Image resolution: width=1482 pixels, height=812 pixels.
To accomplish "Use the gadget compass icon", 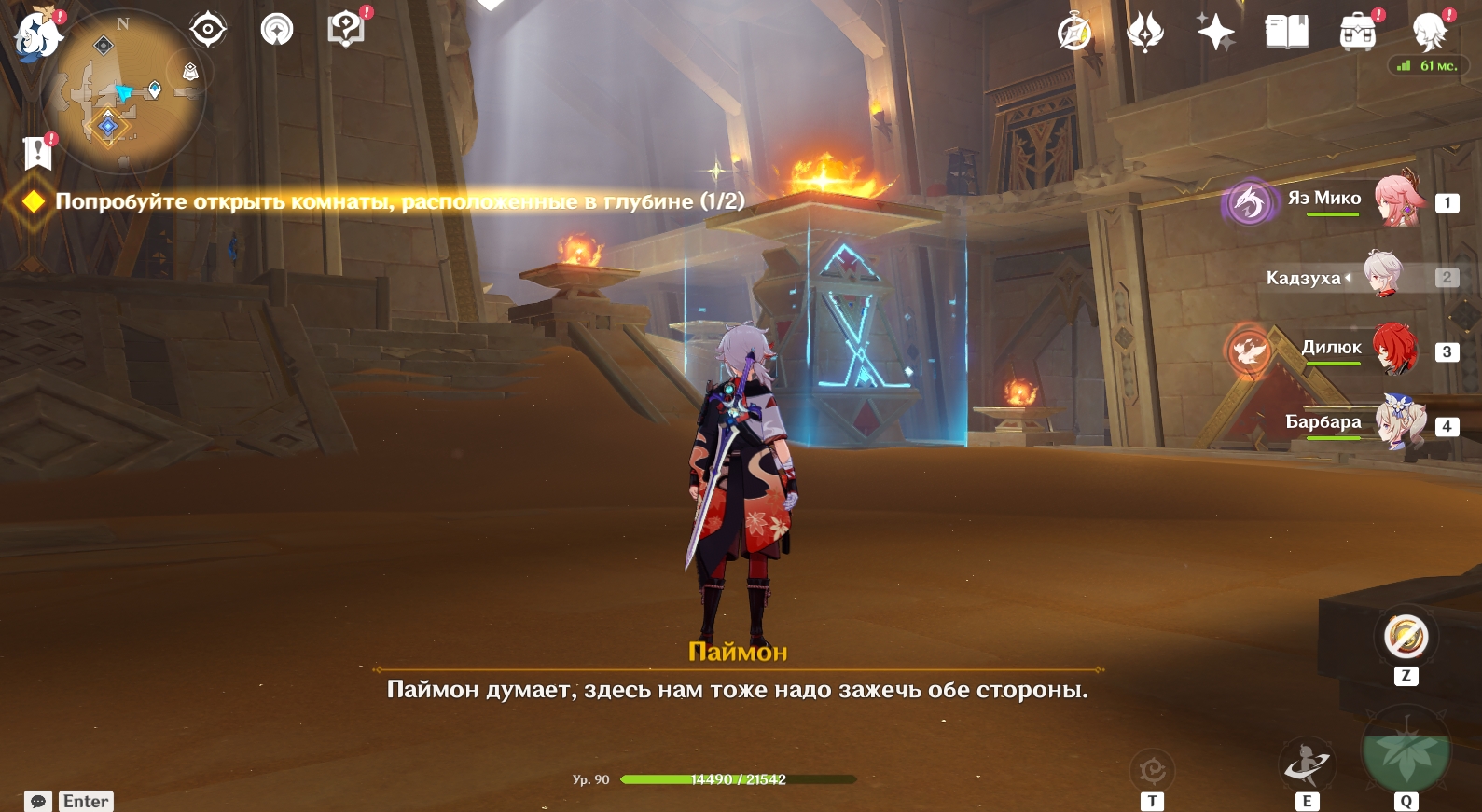I will 1406,638.
